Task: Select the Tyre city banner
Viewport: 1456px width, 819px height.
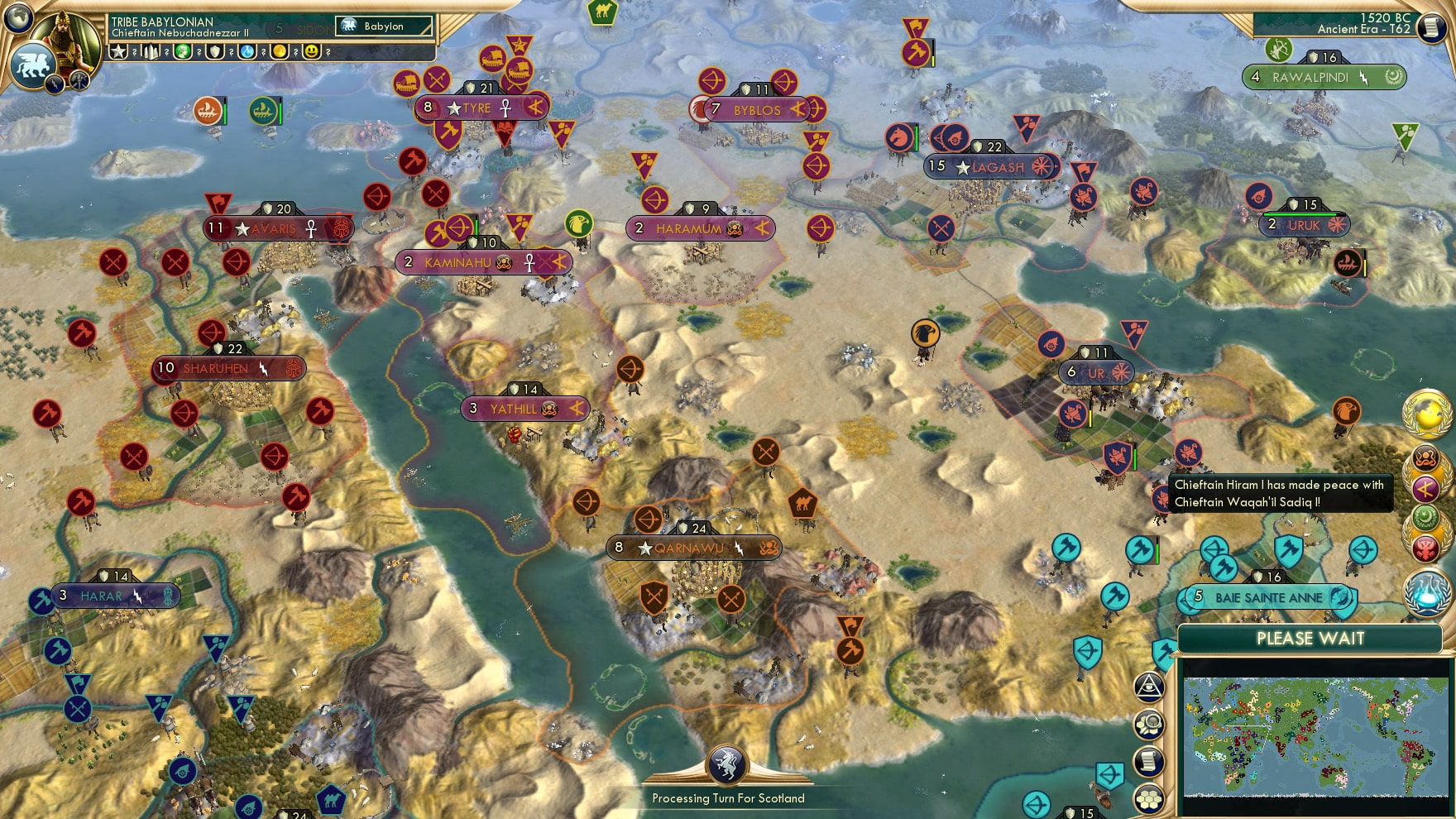Action: tap(483, 108)
